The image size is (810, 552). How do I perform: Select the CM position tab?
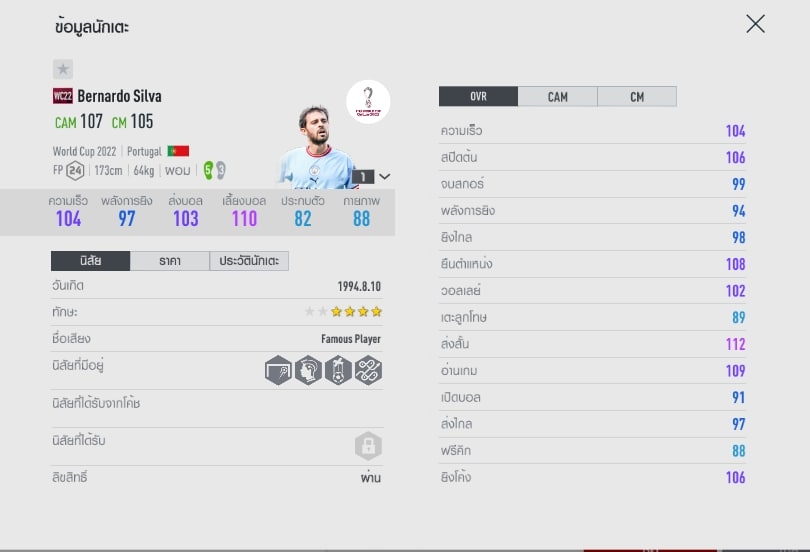(637, 96)
